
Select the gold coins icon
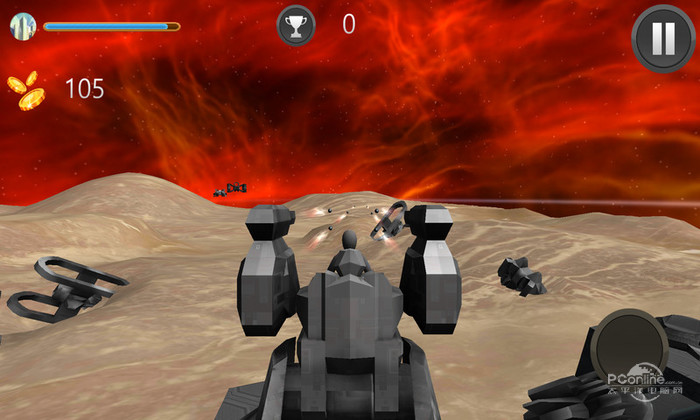click(x=27, y=90)
